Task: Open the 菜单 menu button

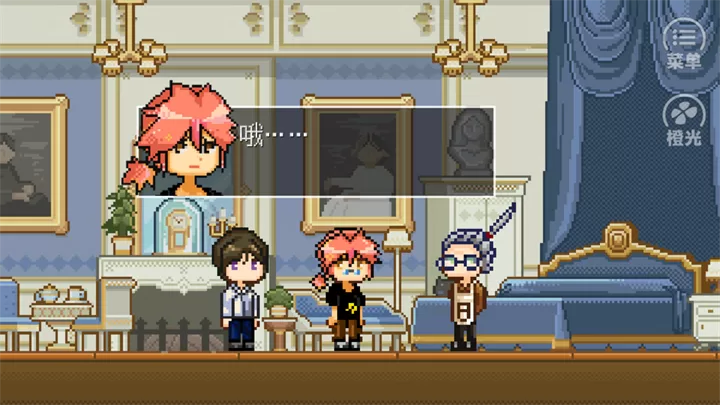Action: point(684,43)
